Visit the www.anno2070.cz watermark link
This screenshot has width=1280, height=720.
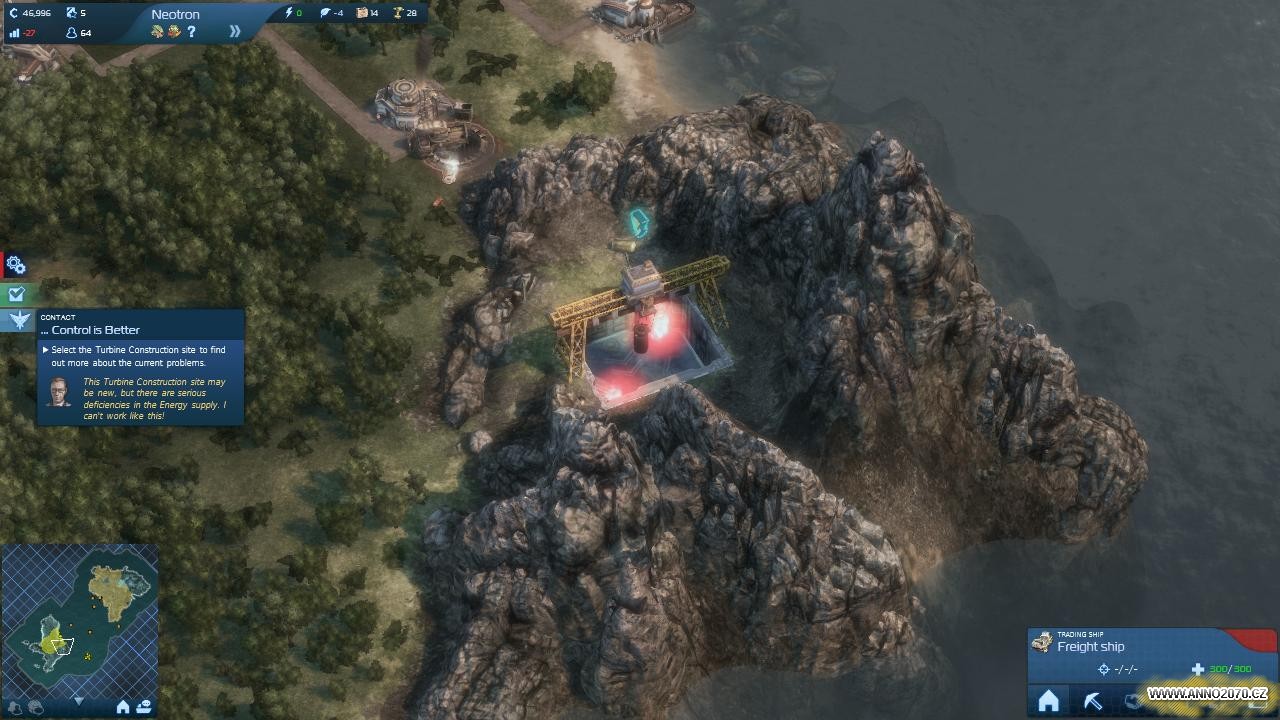pyautogui.click(x=1207, y=694)
